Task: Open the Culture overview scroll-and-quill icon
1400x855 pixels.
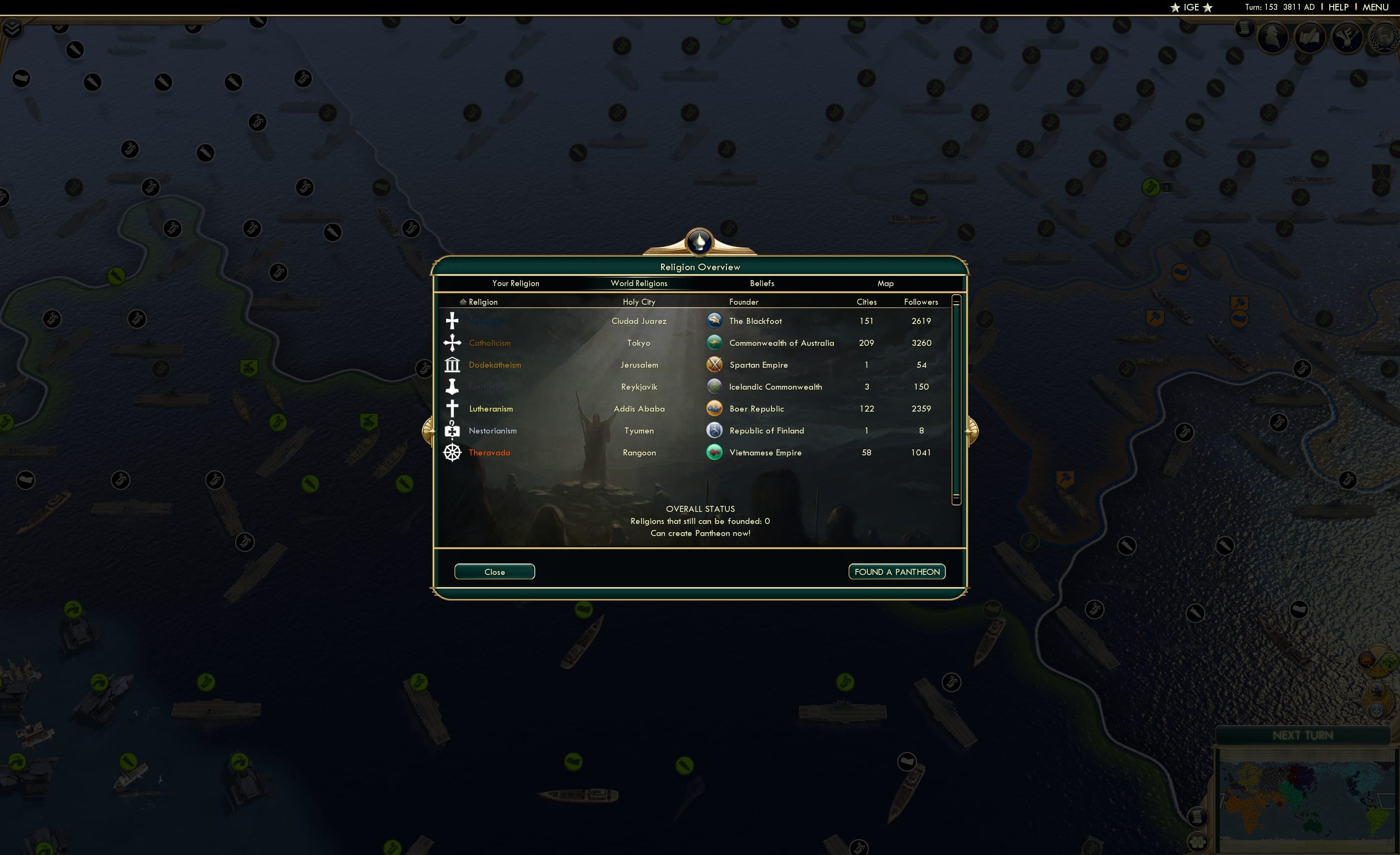Action: pos(1308,37)
